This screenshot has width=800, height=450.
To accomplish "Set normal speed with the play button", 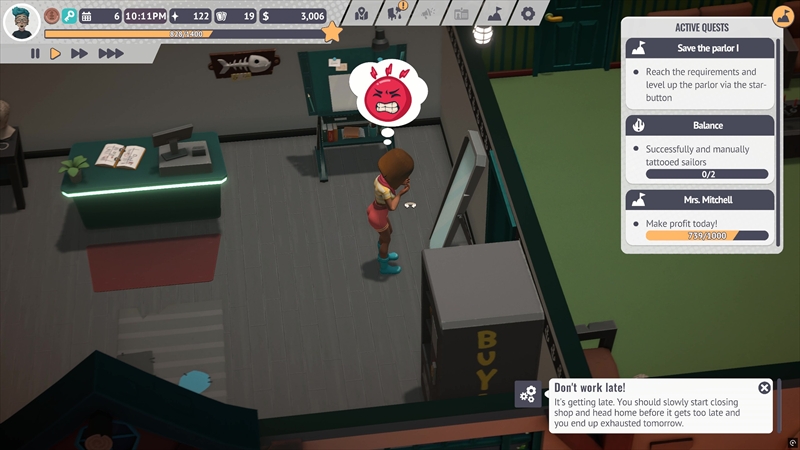I will coord(56,53).
